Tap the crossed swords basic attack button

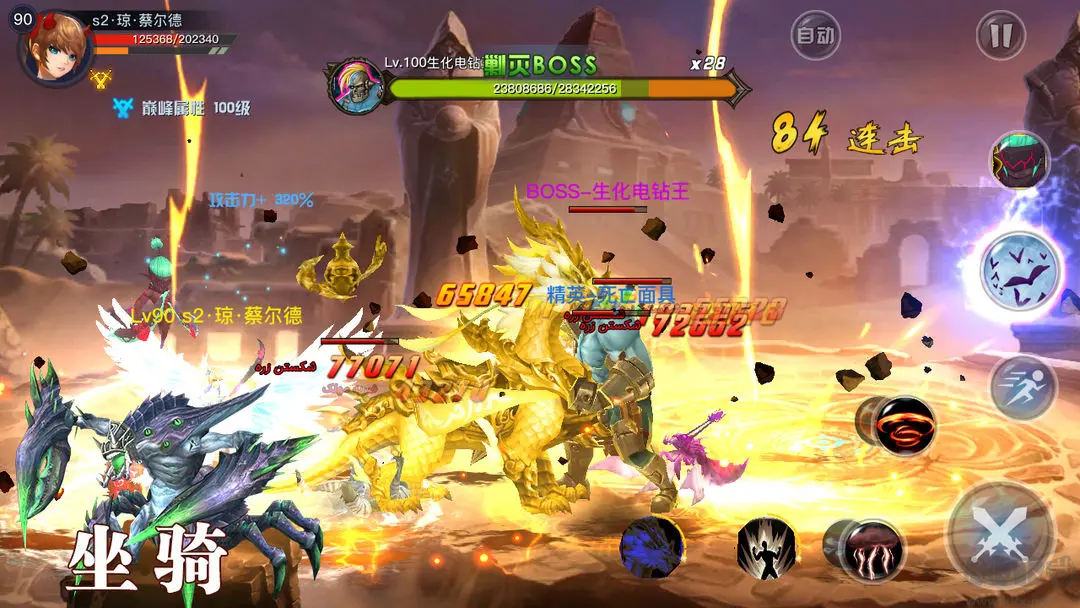coord(1000,533)
